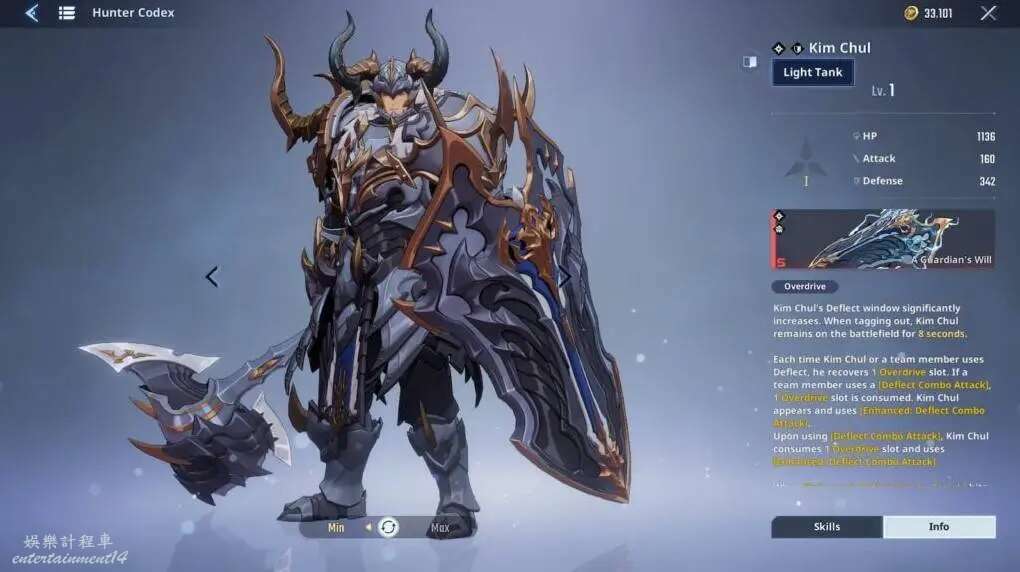Show the previous hunter with left arrow
Image resolution: width=1020 pixels, height=572 pixels.
[x=211, y=277]
